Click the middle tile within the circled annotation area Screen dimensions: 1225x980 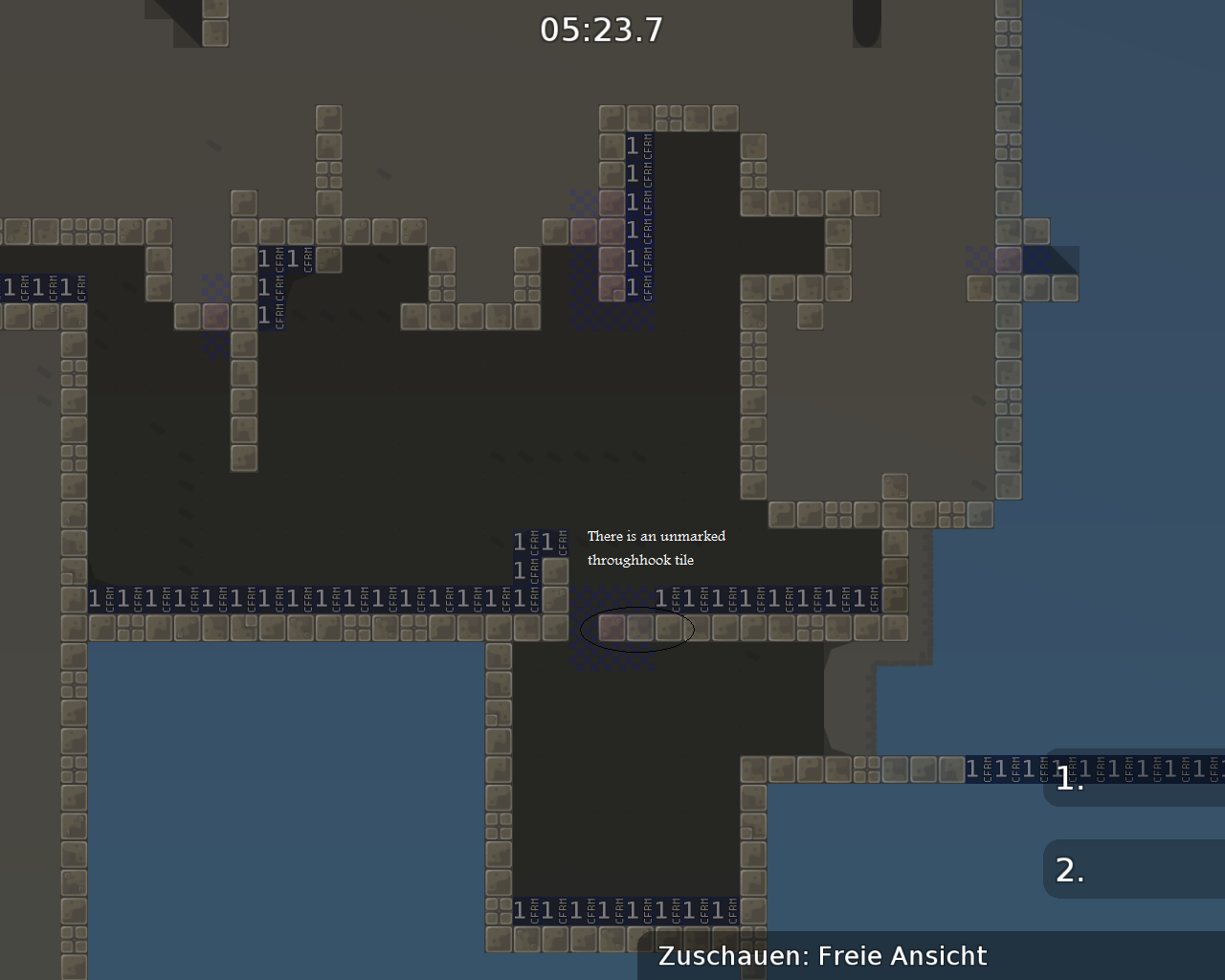(x=638, y=629)
